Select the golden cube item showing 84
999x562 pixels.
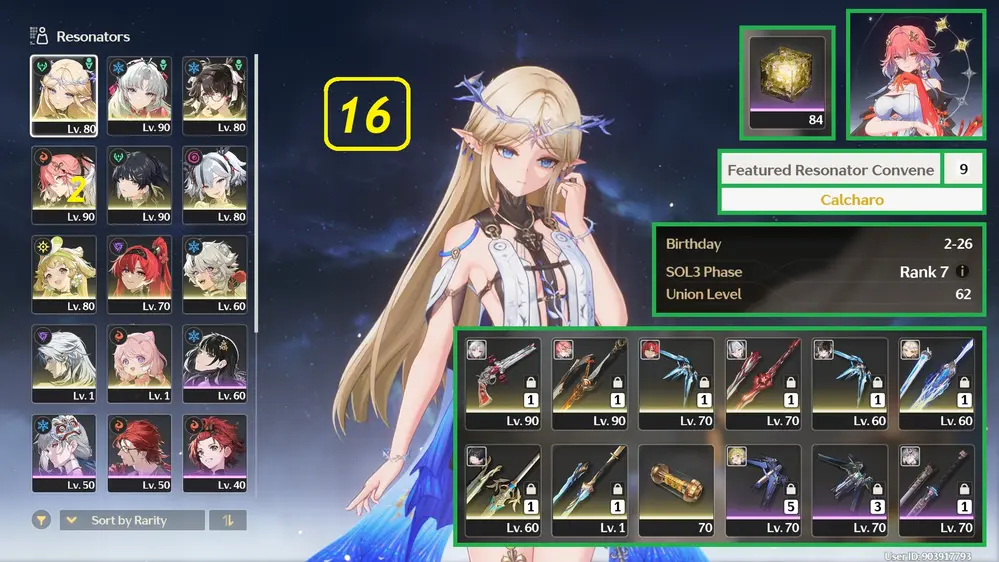pyautogui.click(x=788, y=82)
